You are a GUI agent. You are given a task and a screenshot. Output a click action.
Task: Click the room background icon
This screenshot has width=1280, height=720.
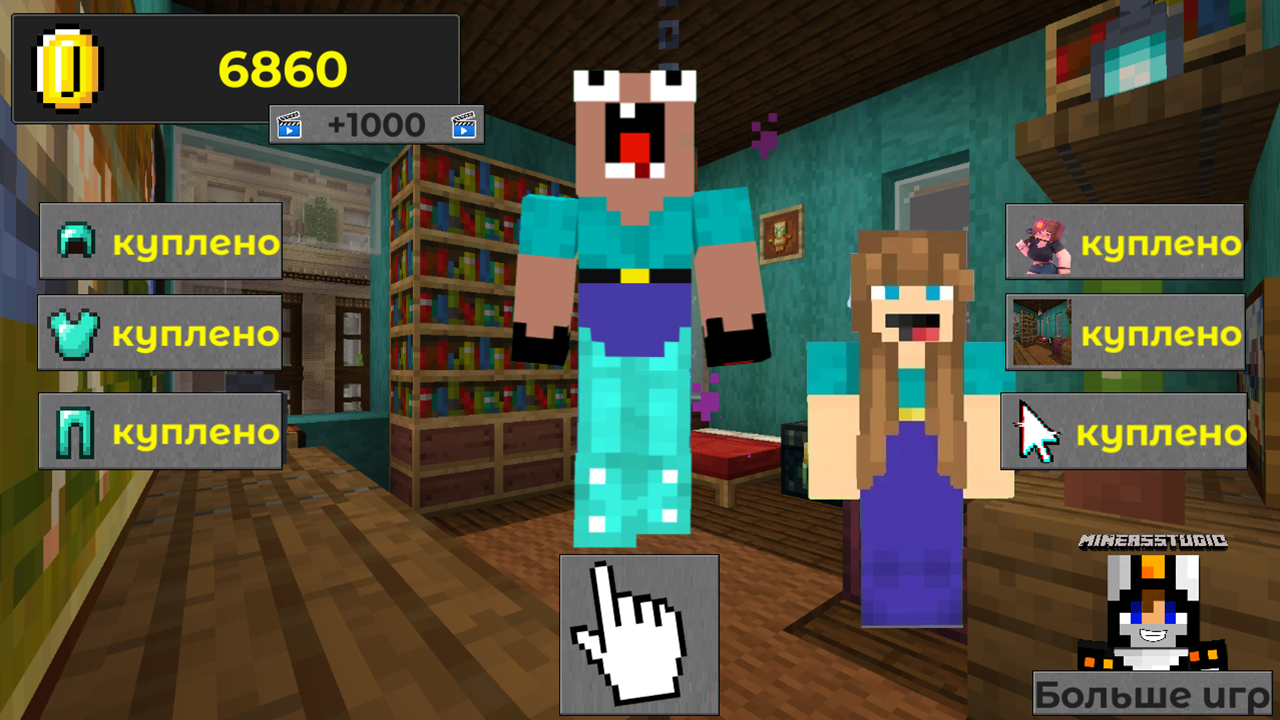click(1040, 334)
